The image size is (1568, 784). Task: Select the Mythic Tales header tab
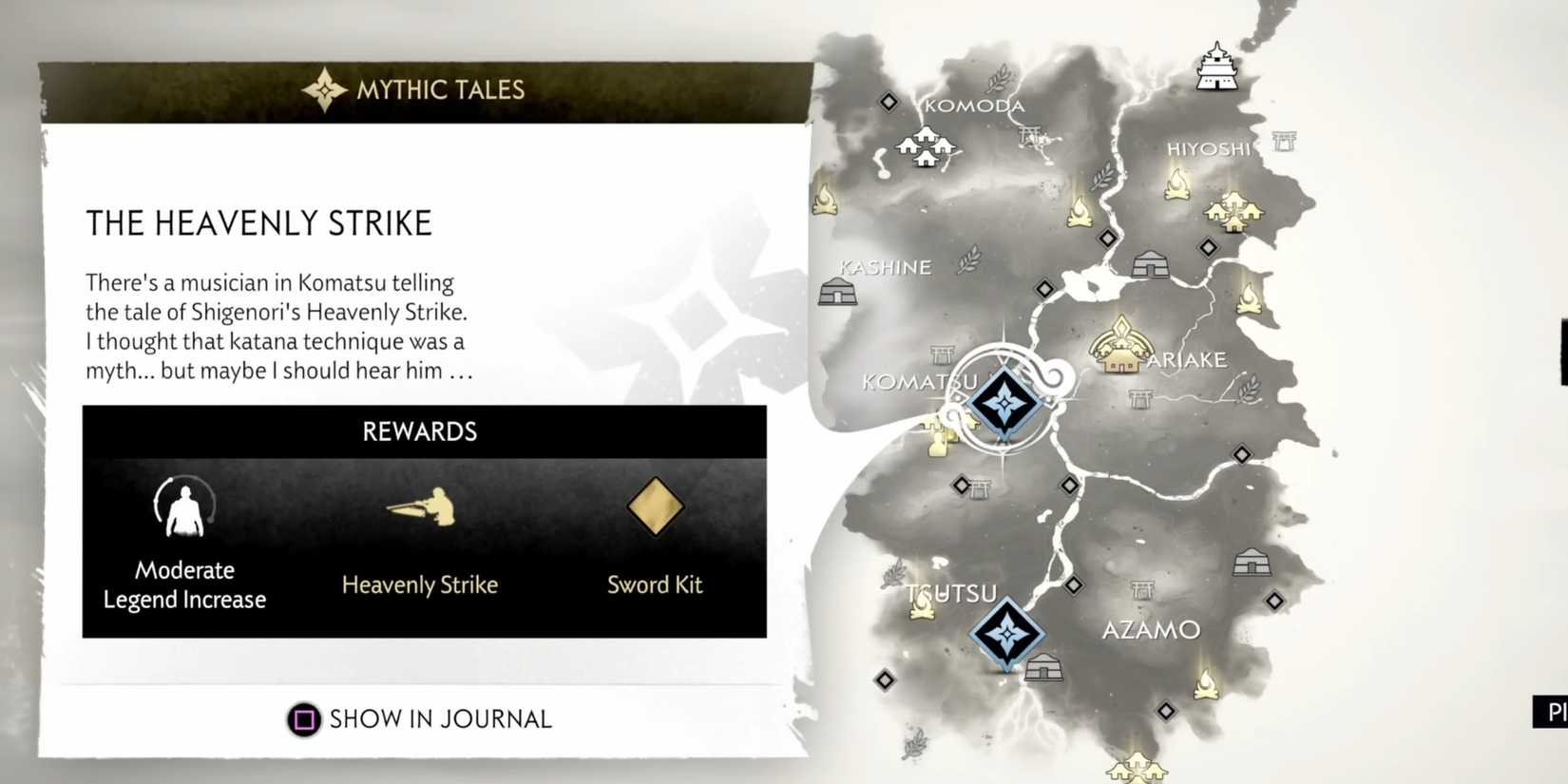click(418, 88)
